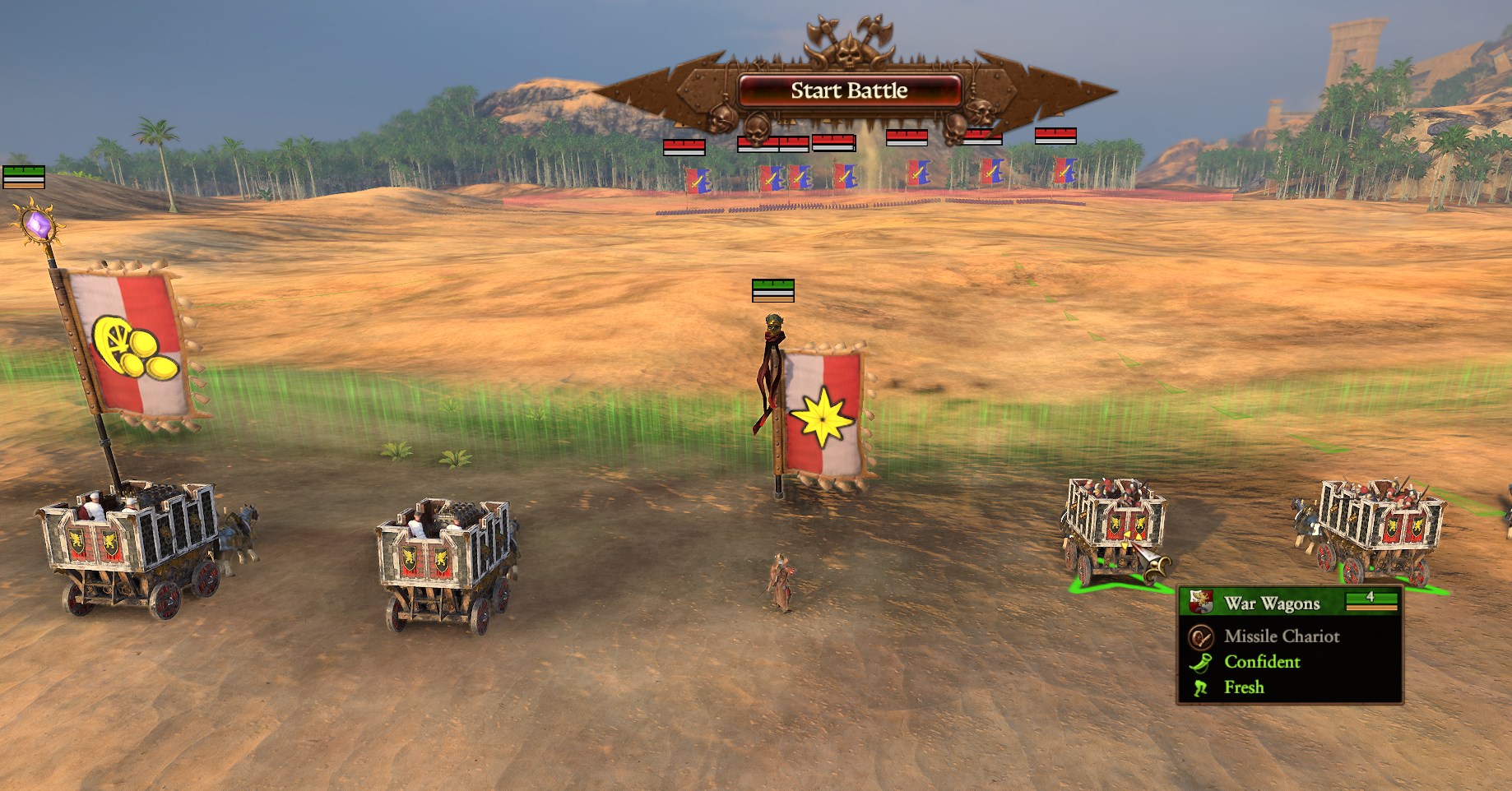This screenshot has width=1512, height=791.
Task: Click the Missile Chariot class icon
Action: [1199, 636]
